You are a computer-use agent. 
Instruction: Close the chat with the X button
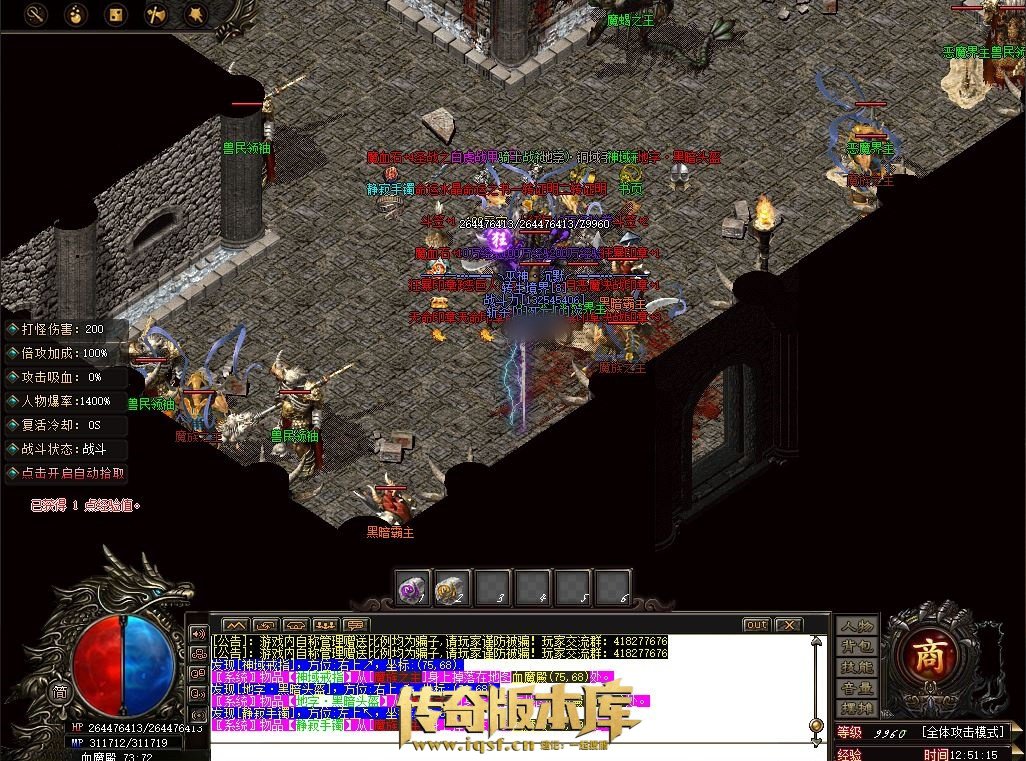click(x=789, y=625)
